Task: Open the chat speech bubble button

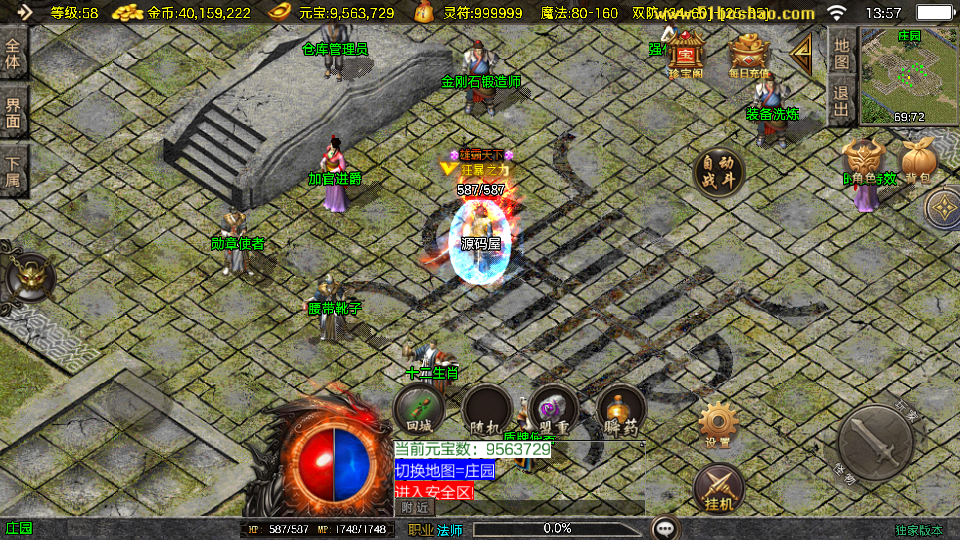Action: click(665, 528)
